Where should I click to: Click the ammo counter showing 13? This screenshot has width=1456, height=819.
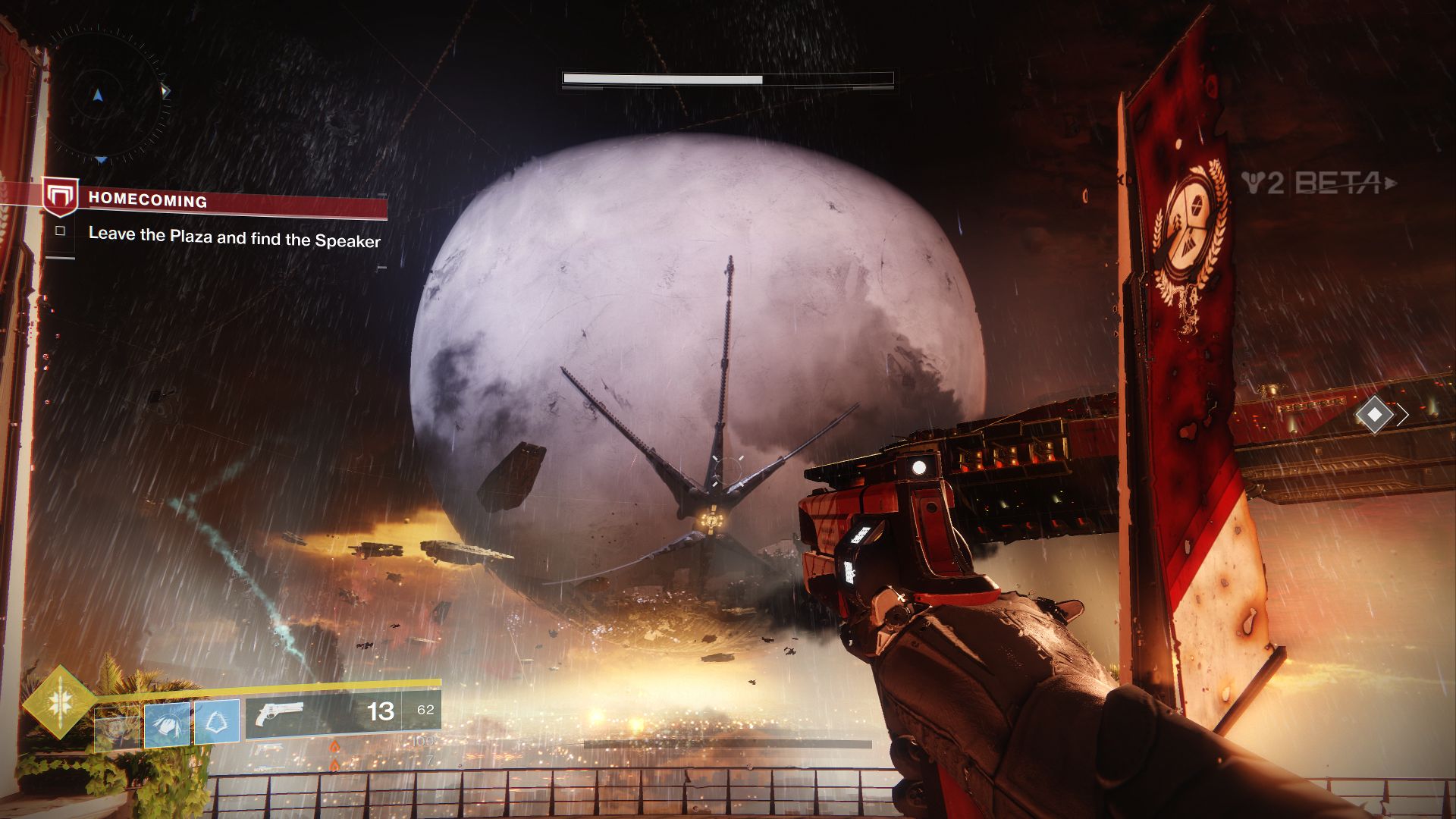(381, 711)
